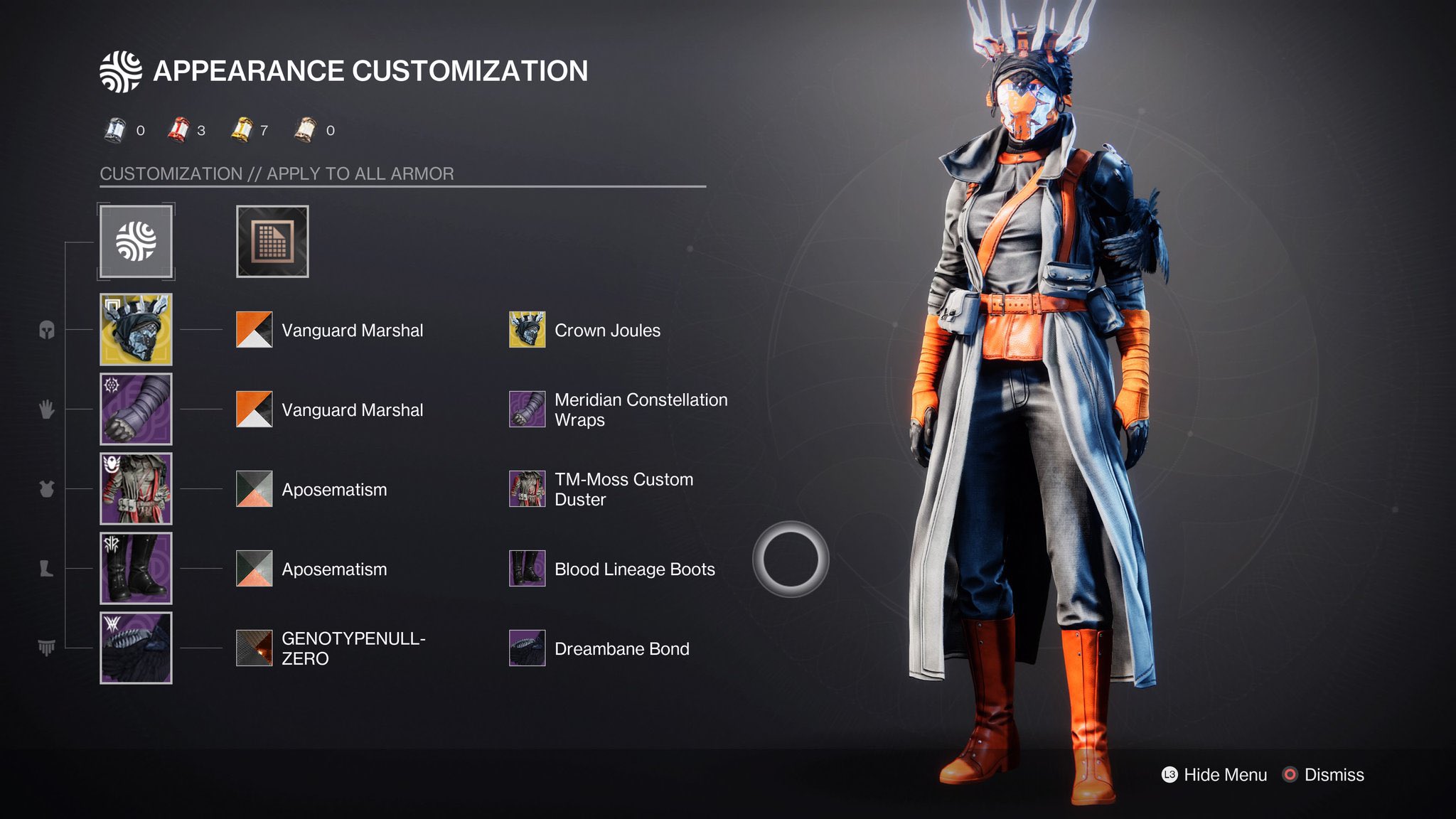Select the Vanguard Marshal helmet shader swatch
Viewport: 1456px width, 819px height.
tap(253, 330)
